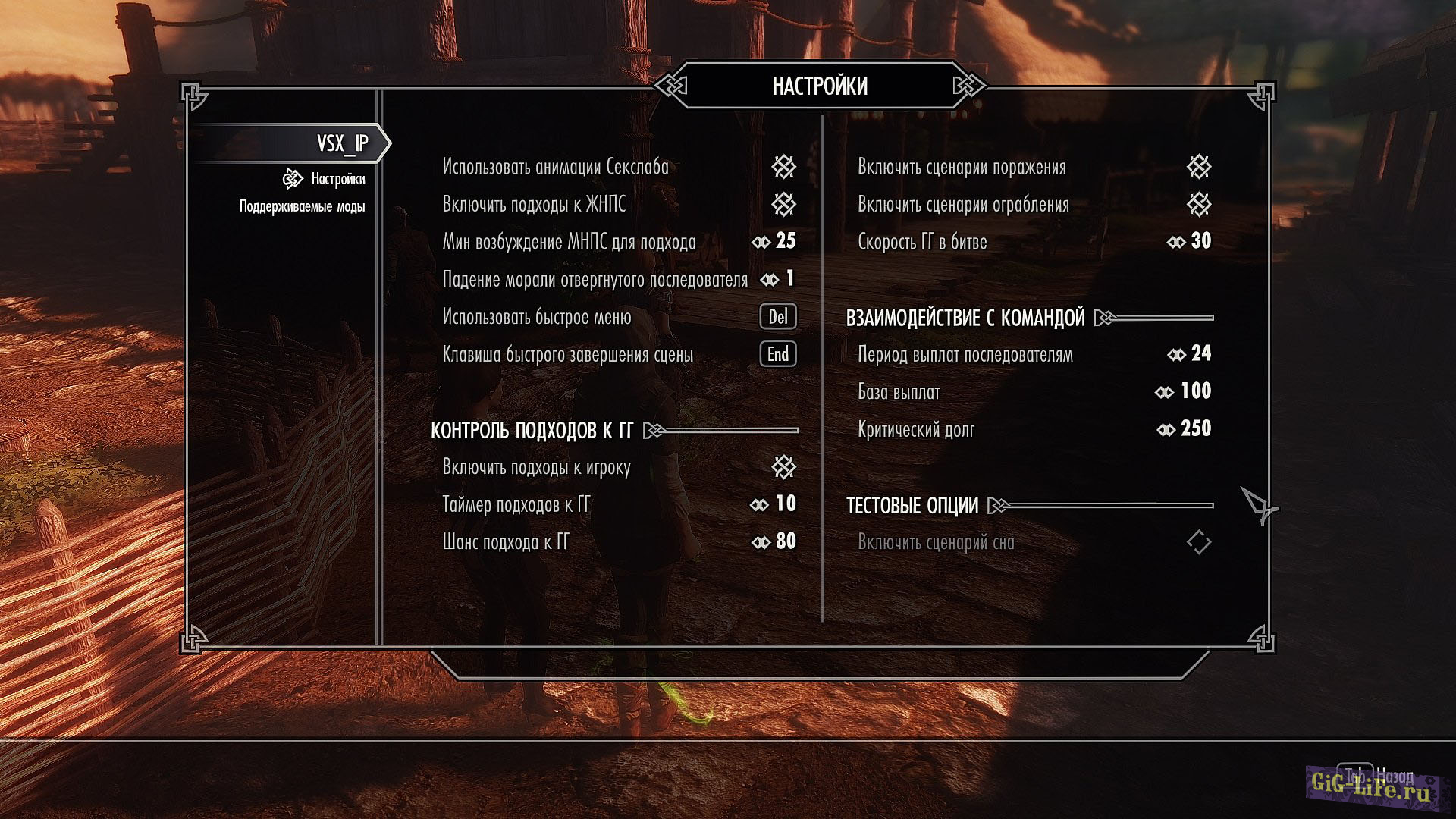This screenshot has height=819, width=1456.
Task: Switch to Поддерживаемые моды page
Action: (x=302, y=206)
